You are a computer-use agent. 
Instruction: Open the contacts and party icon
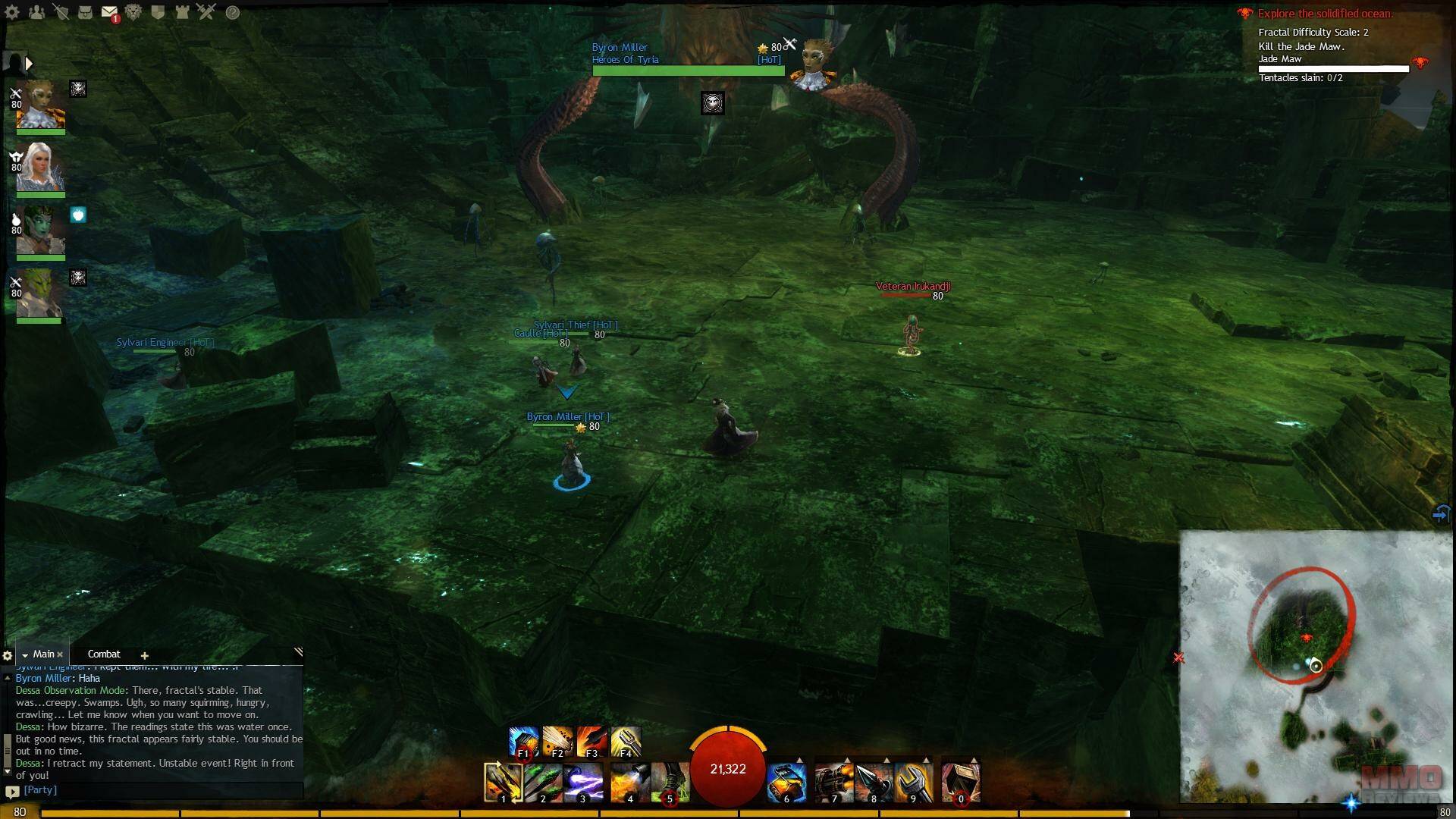pyautogui.click(x=36, y=12)
